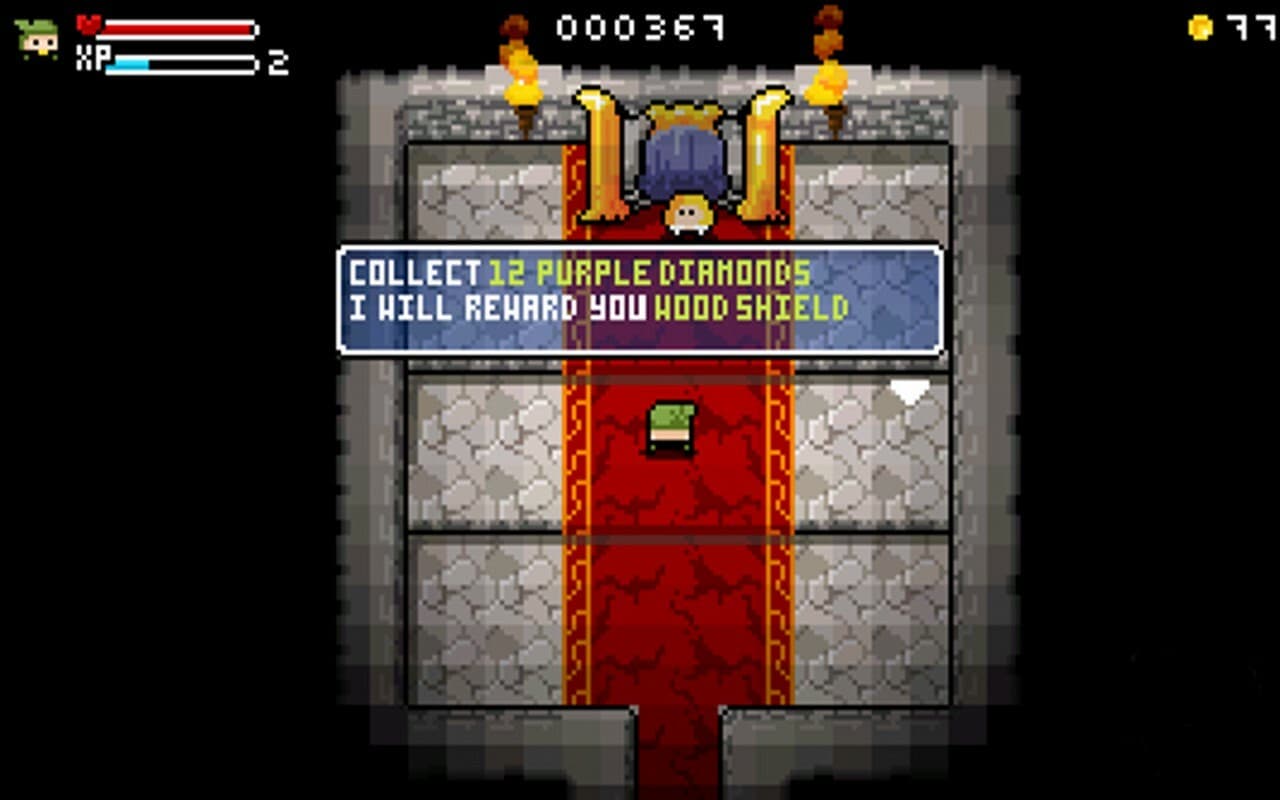The height and width of the screenshot is (800, 1280).
Task: Click the red heart health icon
Action: [x=91, y=28]
